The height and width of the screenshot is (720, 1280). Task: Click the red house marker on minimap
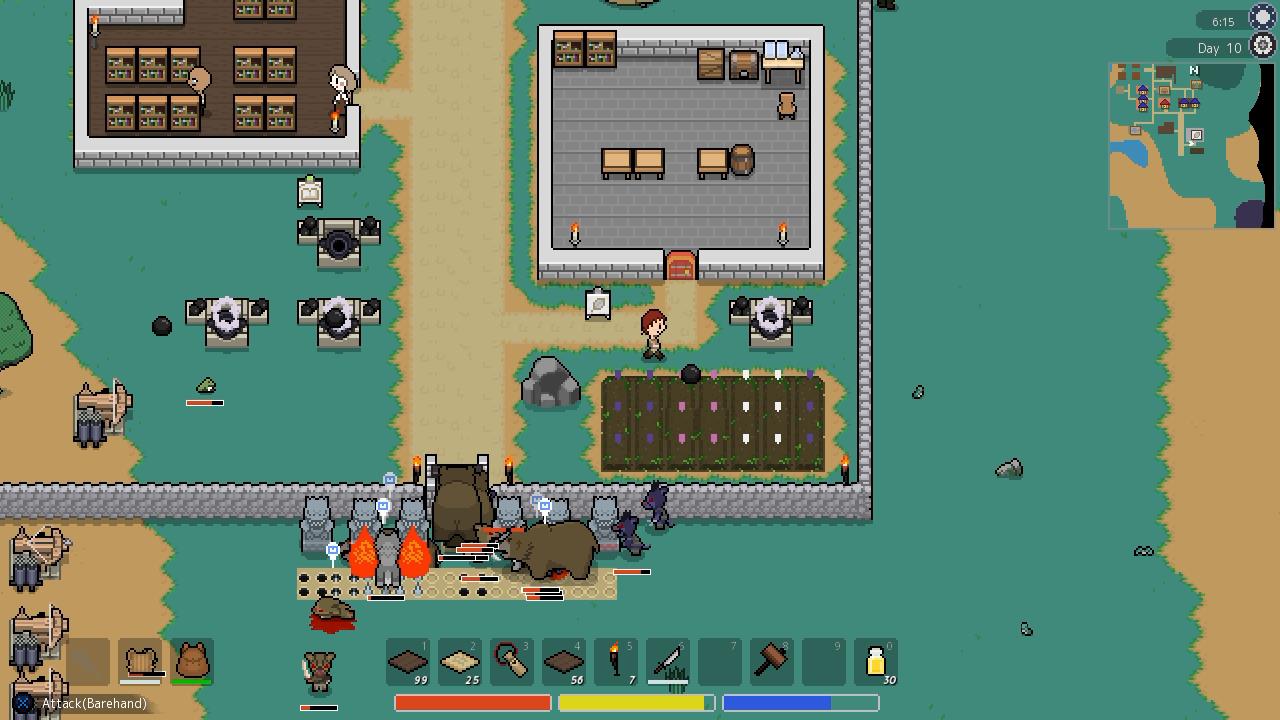coord(1164,104)
